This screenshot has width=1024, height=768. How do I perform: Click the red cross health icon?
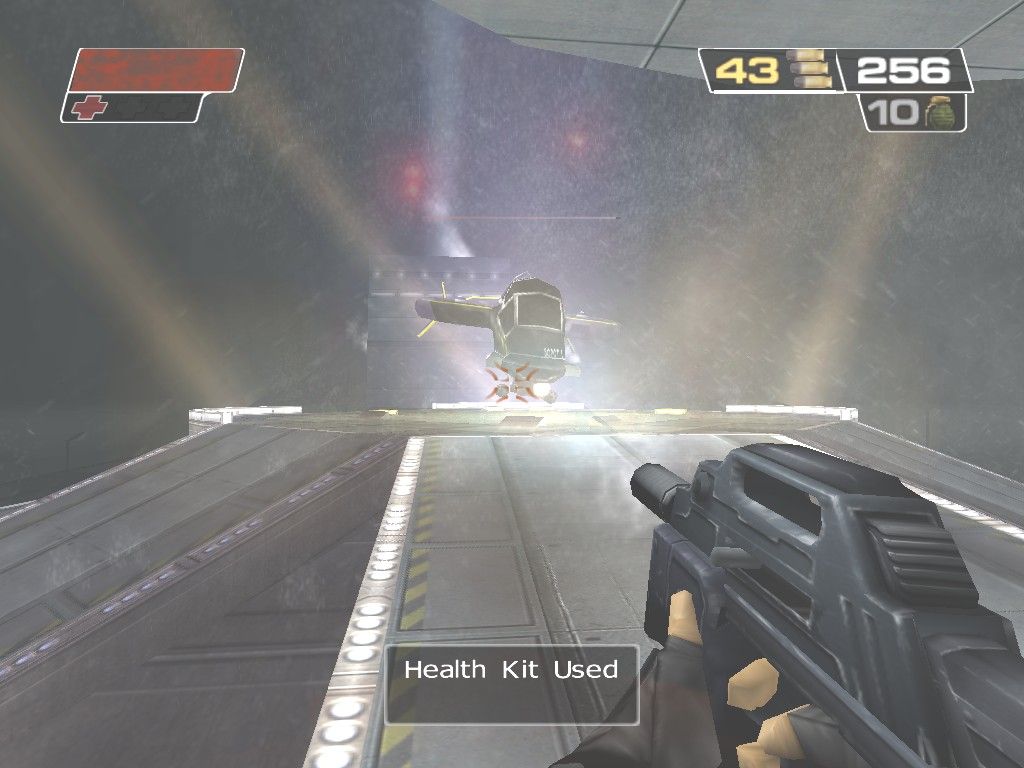pos(89,108)
